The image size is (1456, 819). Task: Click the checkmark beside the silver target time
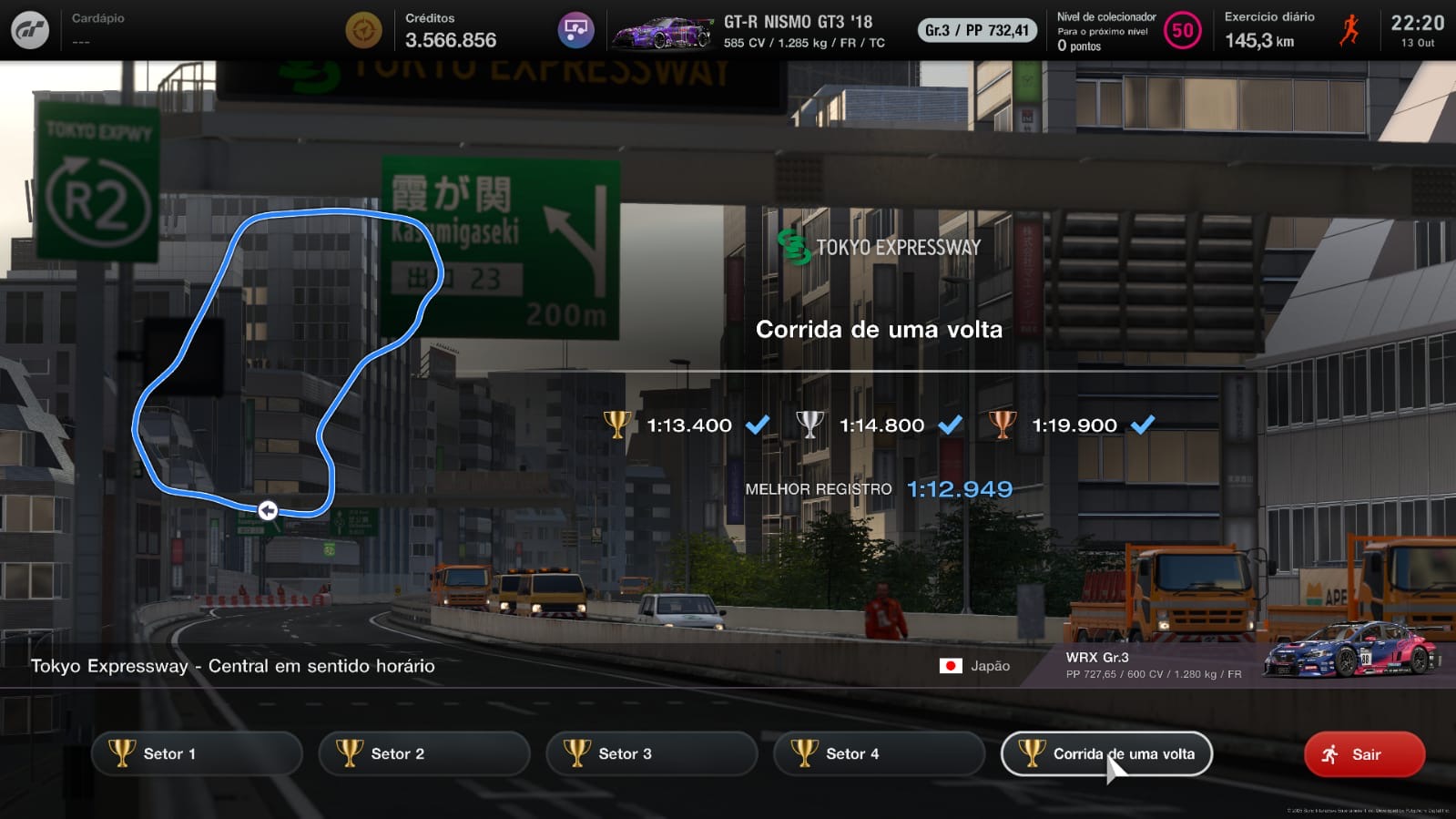(950, 424)
